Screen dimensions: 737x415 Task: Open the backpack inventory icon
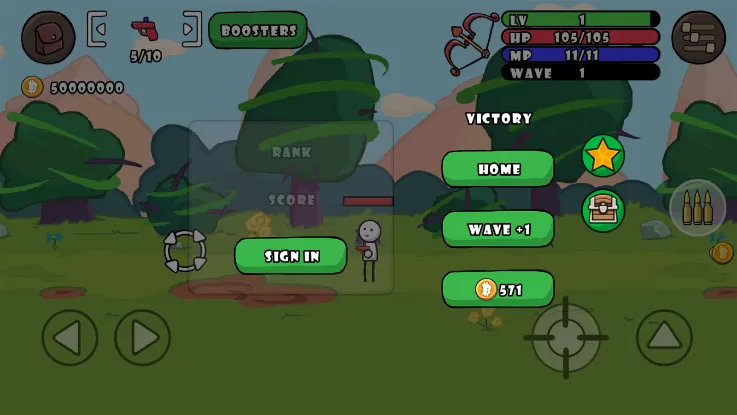point(48,37)
